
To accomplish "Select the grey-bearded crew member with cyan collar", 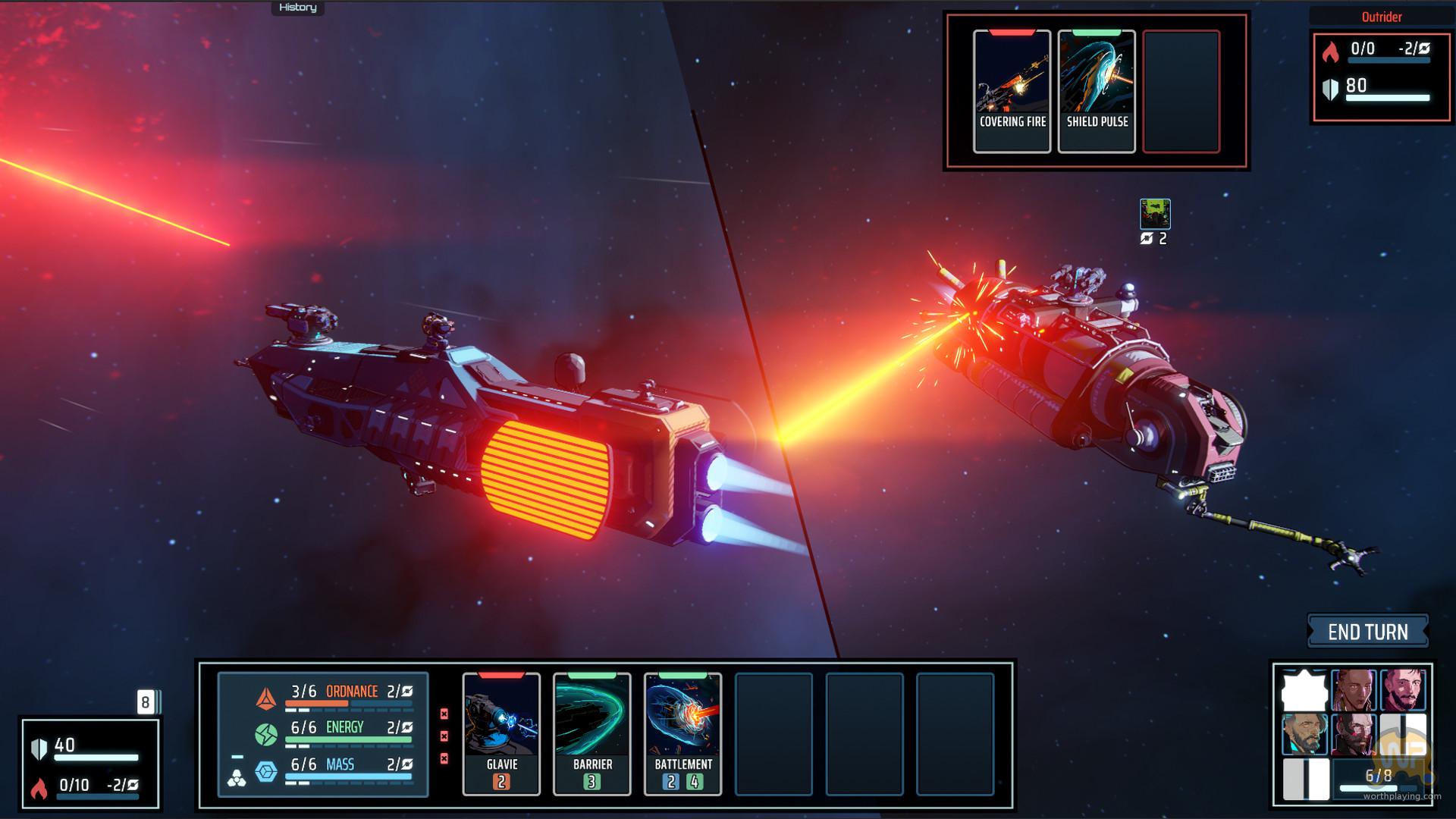I will pyautogui.click(x=1304, y=734).
